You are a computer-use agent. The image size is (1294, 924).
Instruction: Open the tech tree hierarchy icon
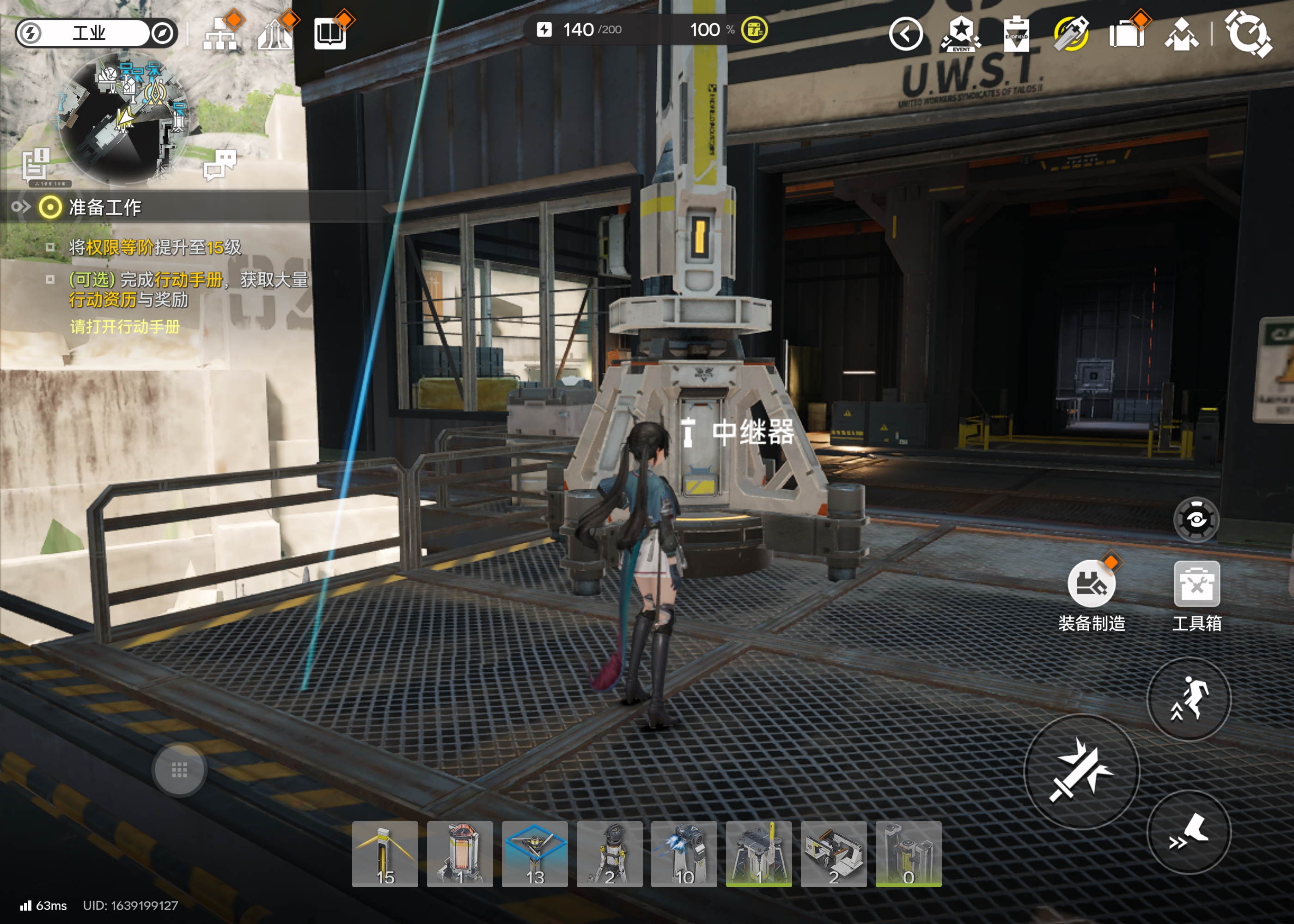[x=220, y=35]
